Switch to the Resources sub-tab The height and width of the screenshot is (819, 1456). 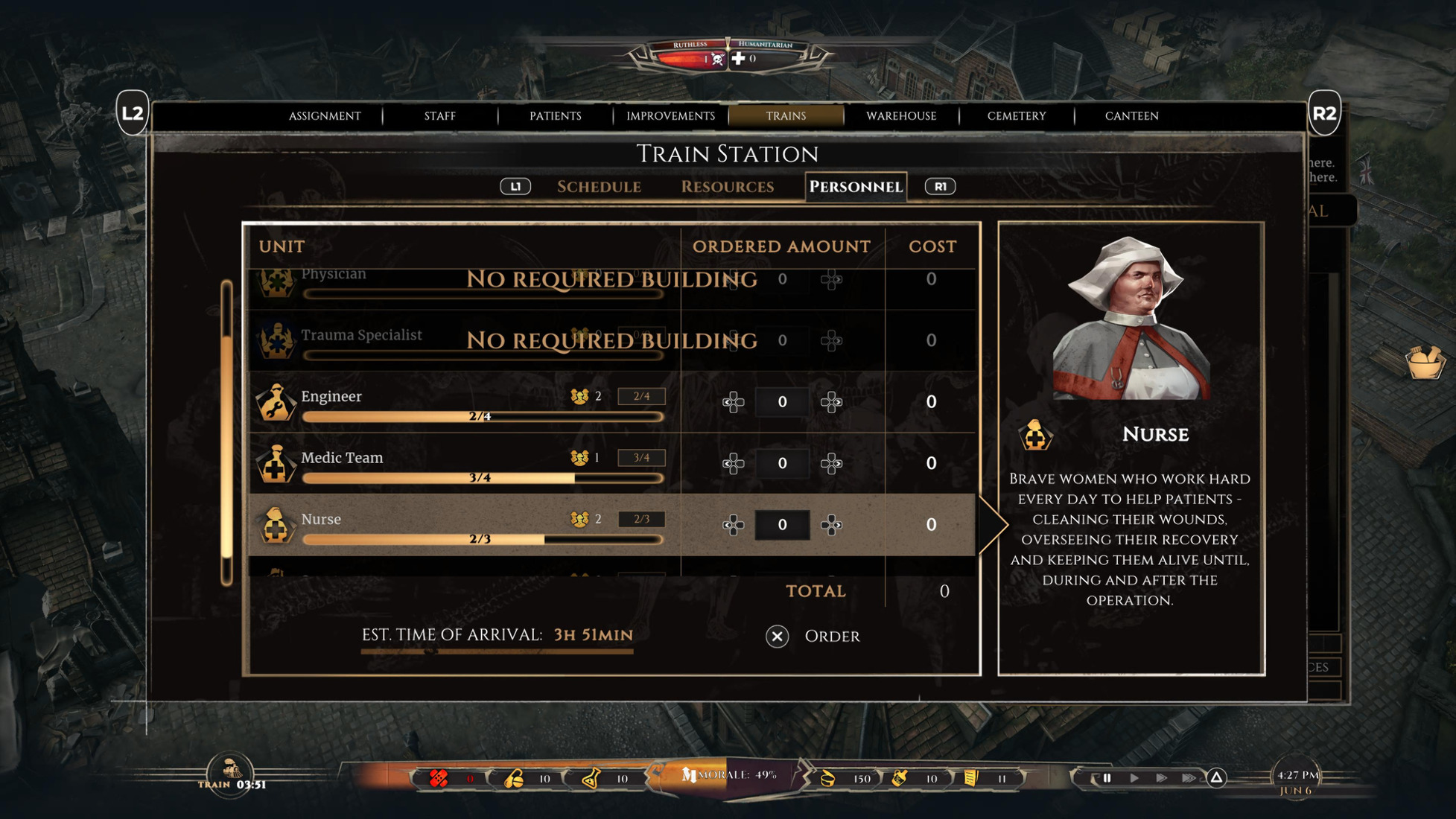pos(727,186)
